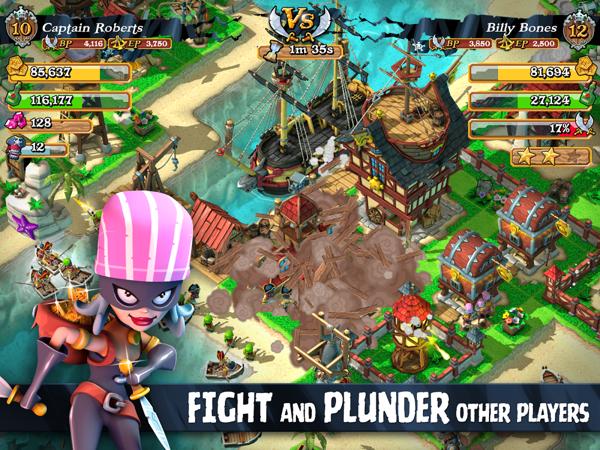The image size is (600, 450).
Task: Tap Billy Bones' level 12 badge
Action: point(580,29)
